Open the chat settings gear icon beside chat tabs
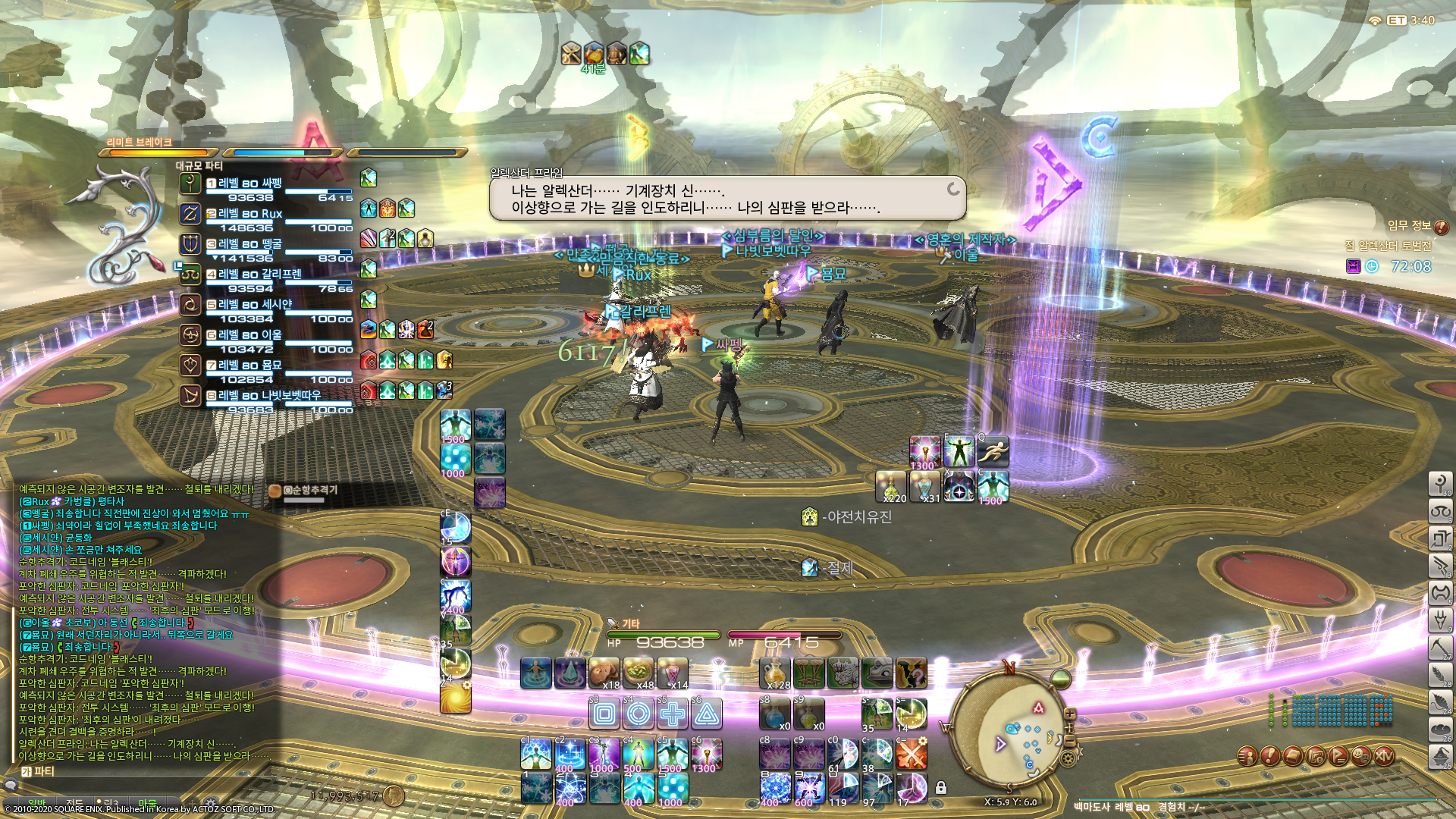Image resolution: width=1456 pixels, height=819 pixels. 211,802
